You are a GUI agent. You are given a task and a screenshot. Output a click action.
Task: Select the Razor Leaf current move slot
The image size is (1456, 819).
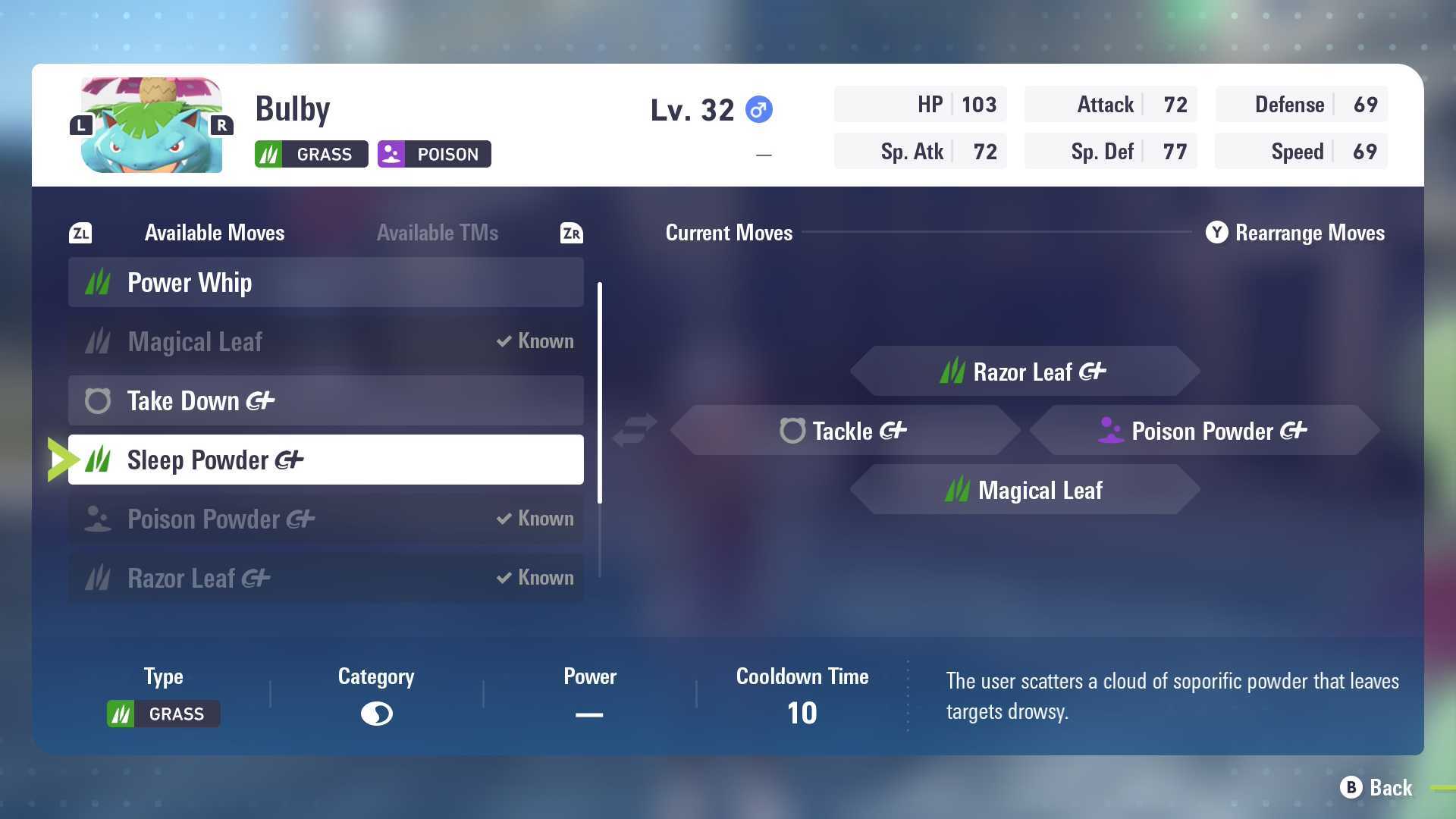pyautogui.click(x=1024, y=372)
